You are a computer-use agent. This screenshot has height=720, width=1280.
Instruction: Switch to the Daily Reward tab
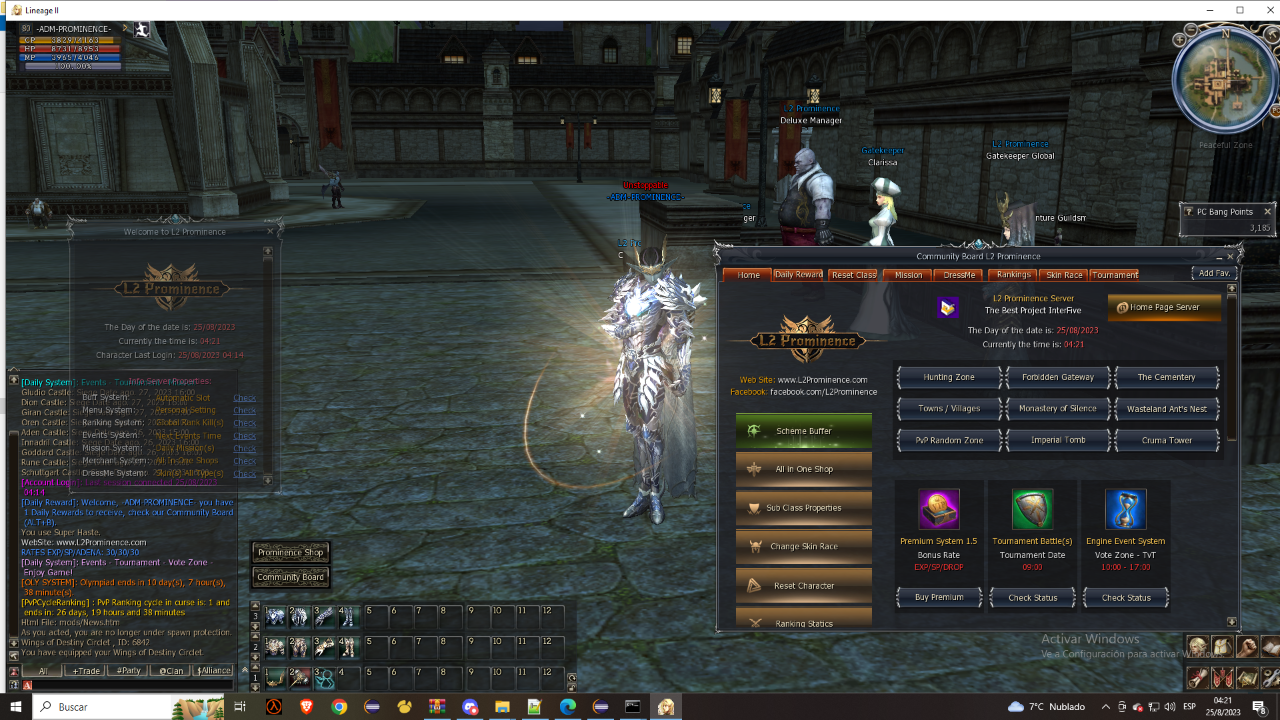(798, 275)
